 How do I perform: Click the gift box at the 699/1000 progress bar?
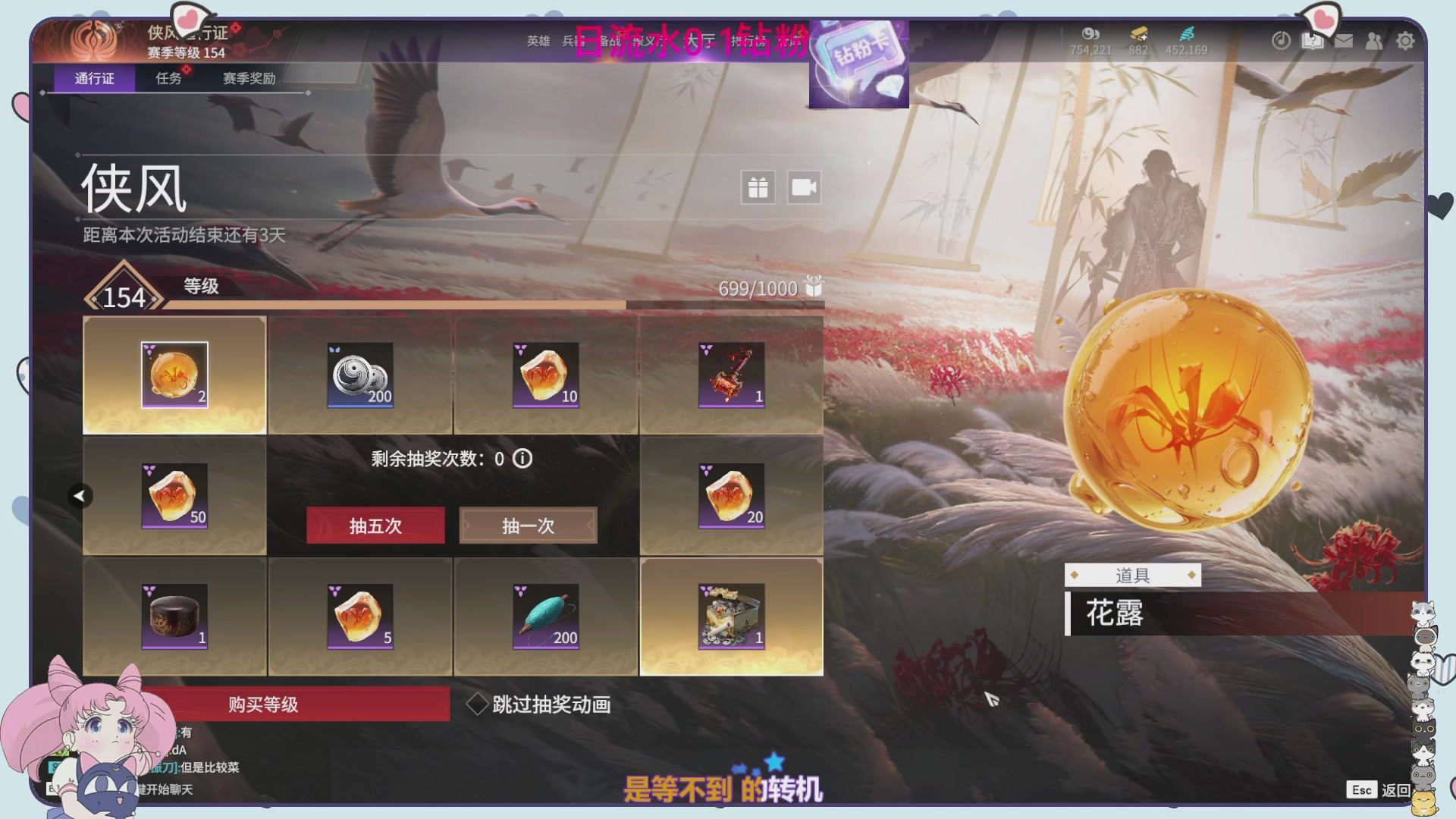click(811, 288)
